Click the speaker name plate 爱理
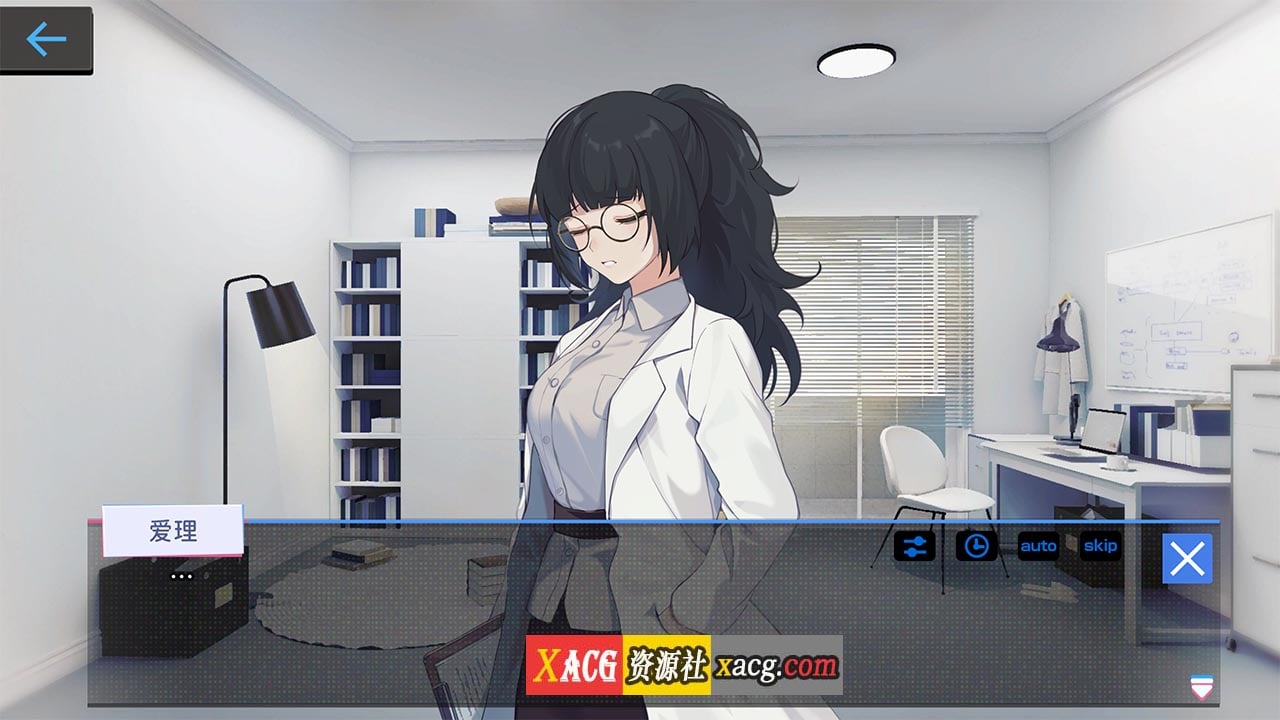Screen dimensions: 1280x720 click(x=172, y=531)
